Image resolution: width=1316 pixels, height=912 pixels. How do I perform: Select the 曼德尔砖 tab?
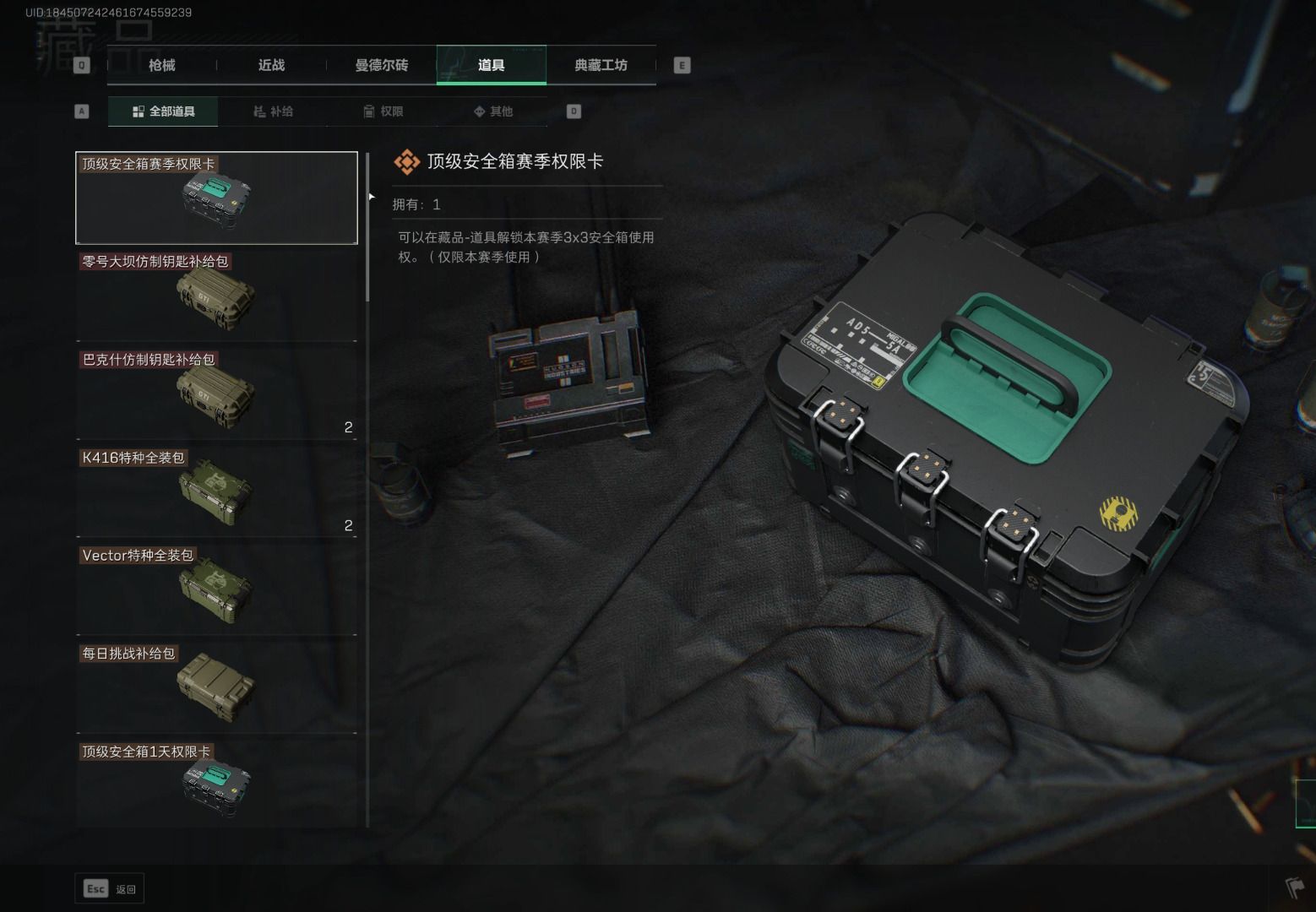(x=381, y=65)
